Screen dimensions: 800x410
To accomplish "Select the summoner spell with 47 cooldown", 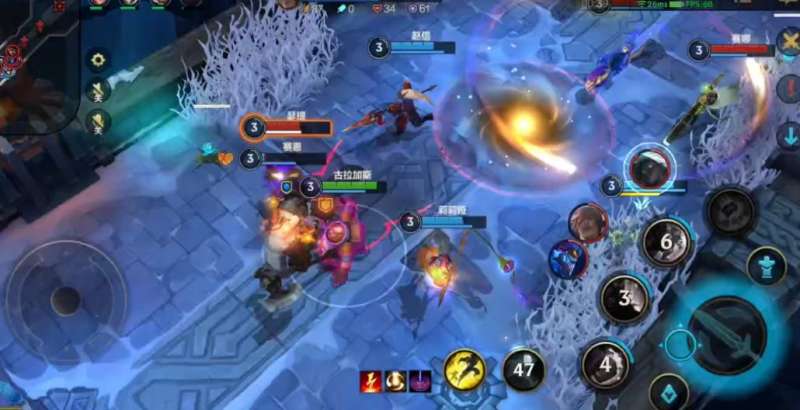I will [x=523, y=369].
